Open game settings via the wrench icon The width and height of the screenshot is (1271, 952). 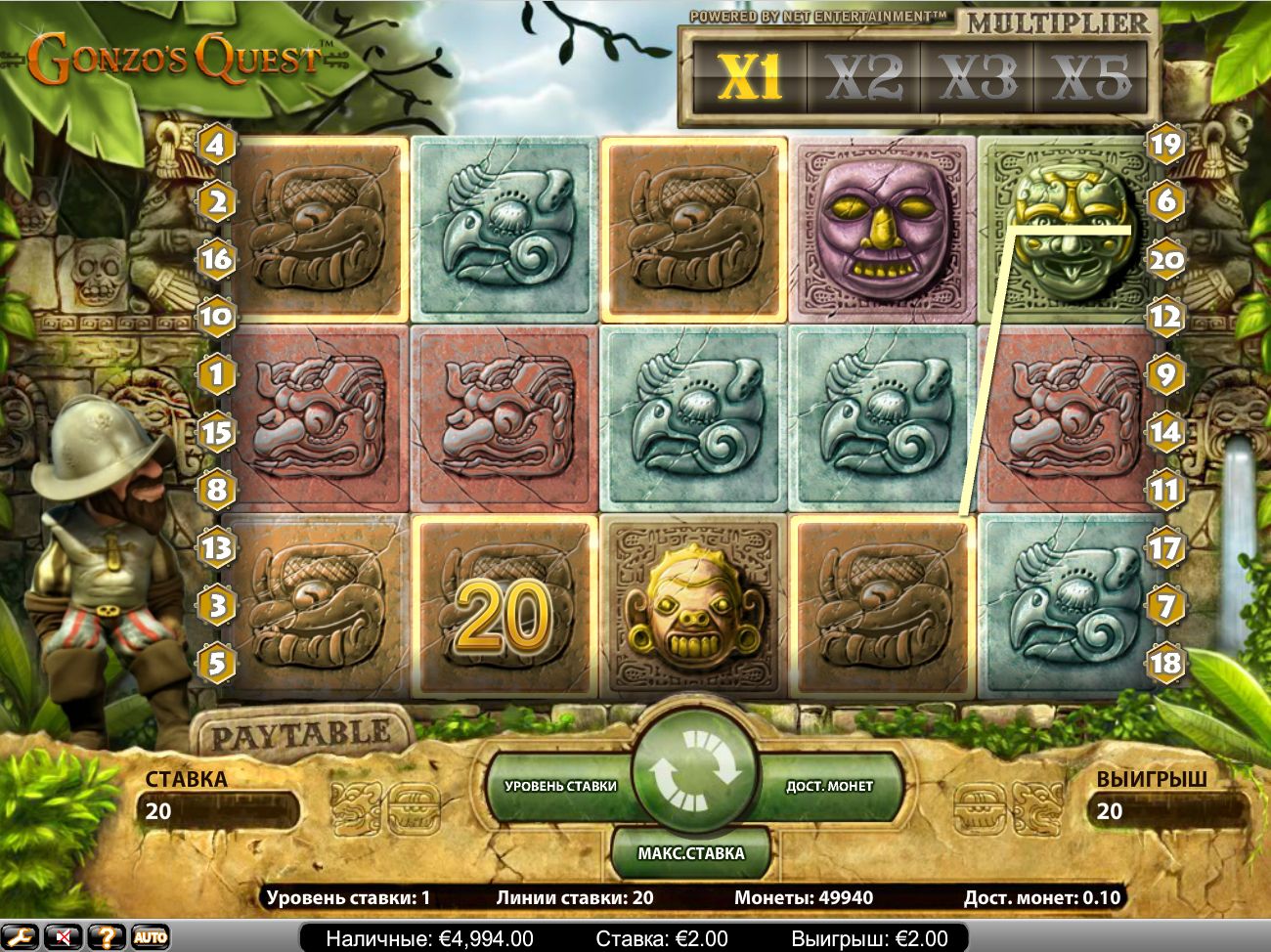pyautogui.click(x=21, y=937)
